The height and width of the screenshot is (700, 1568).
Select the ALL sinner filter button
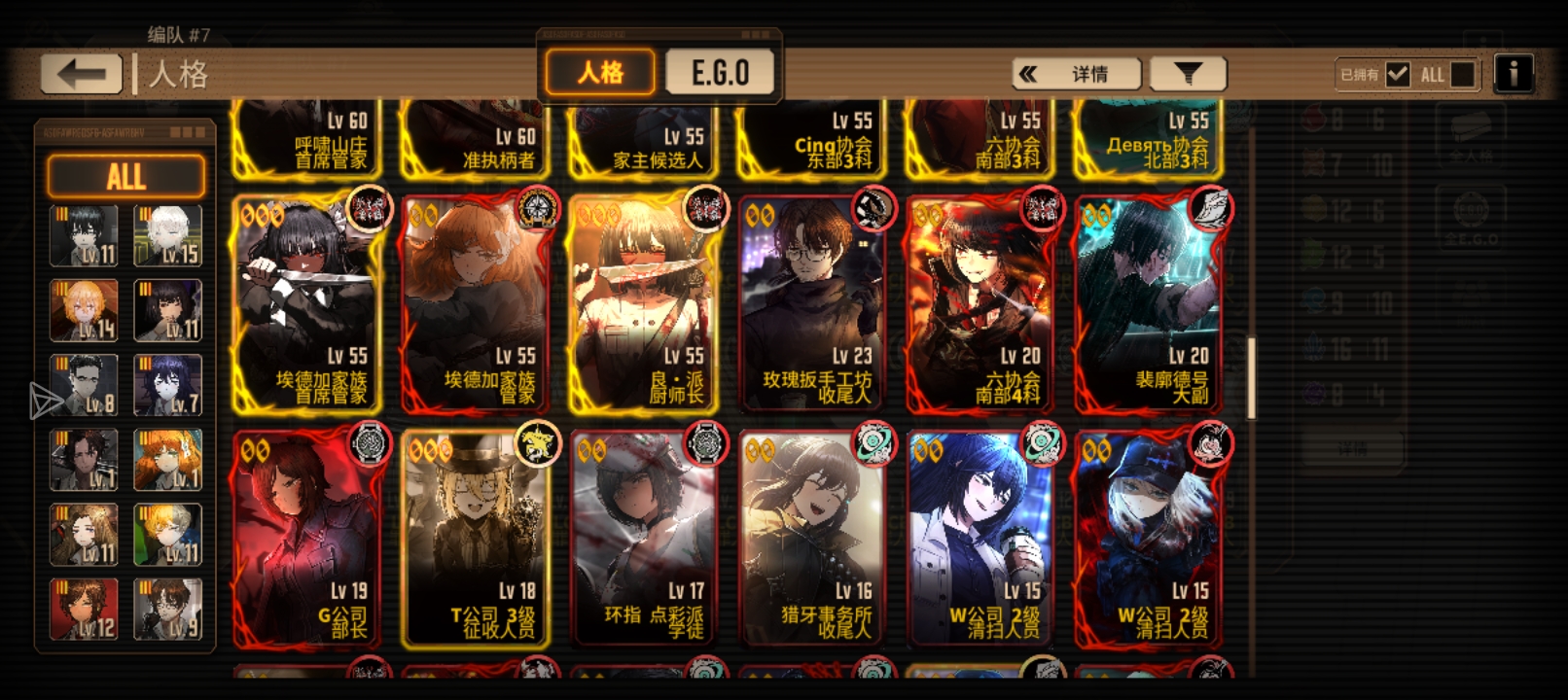[125, 176]
